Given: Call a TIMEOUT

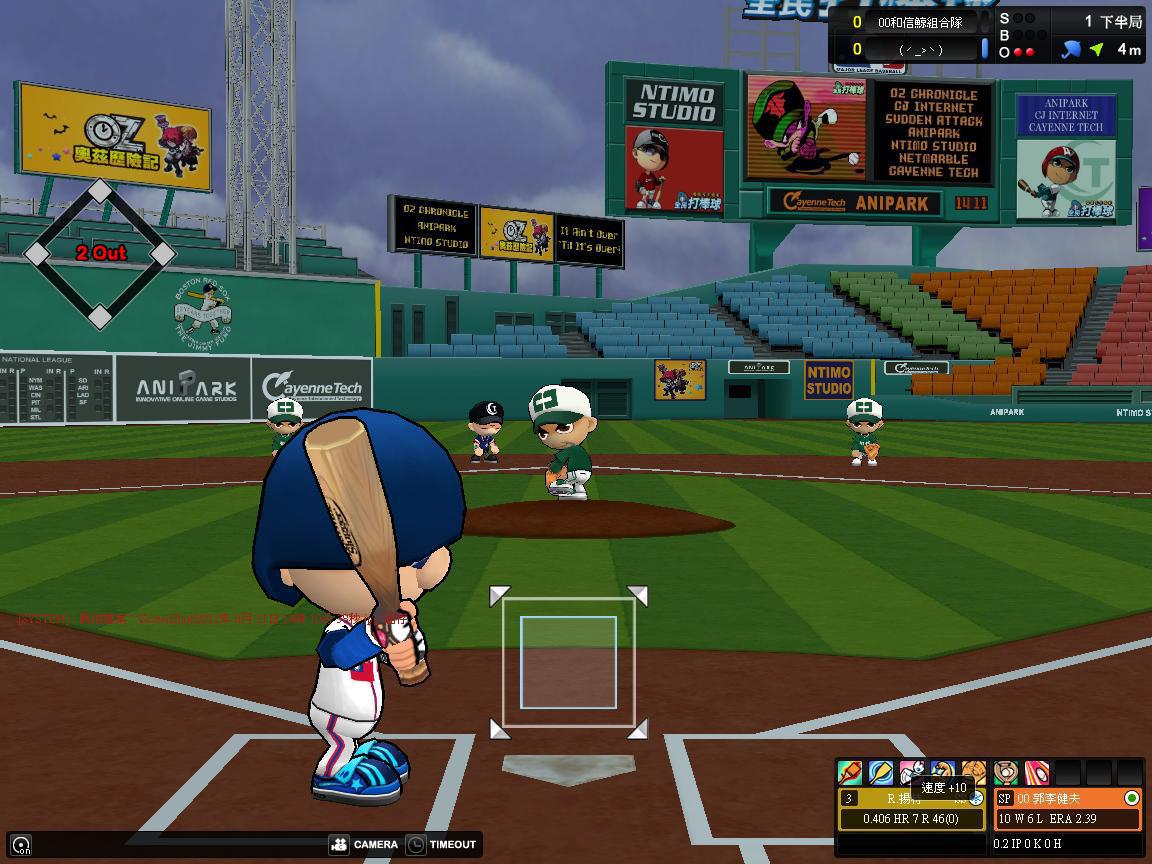Looking at the screenshot, I should point(441,844).
